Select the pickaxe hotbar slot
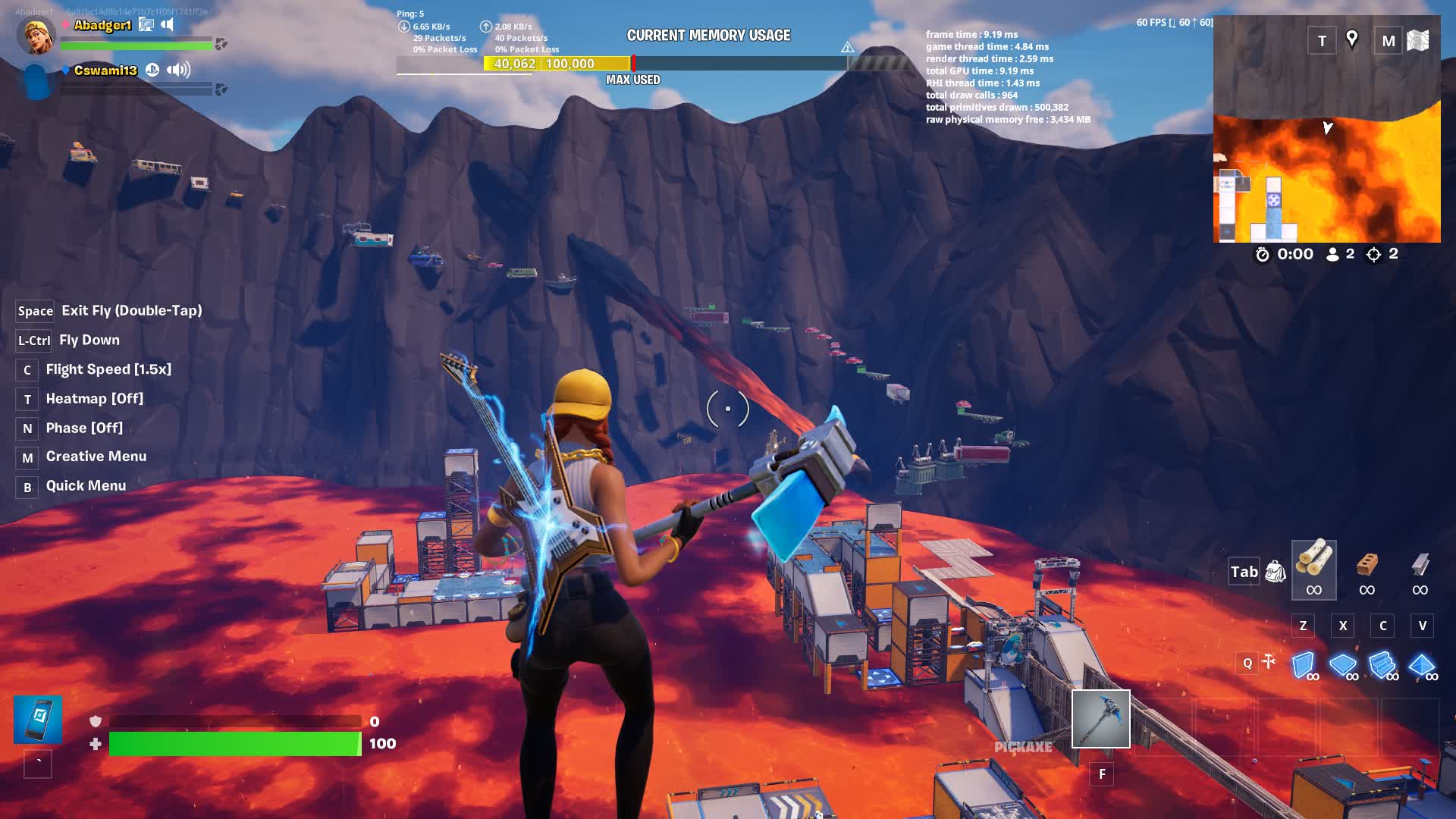This screenshot has height=819, width=1456. [x=1100, y=718]
